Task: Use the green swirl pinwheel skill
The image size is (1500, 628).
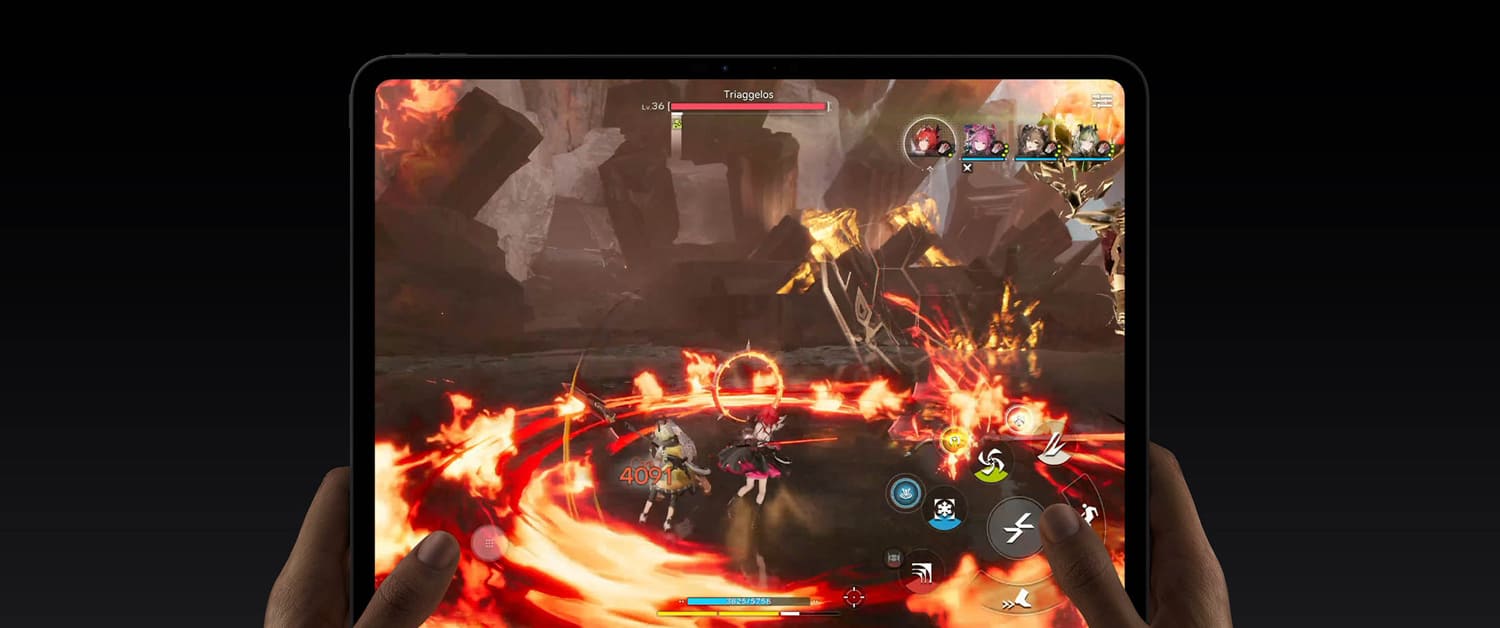Action: pyautogui.click(x=991, y=462)
